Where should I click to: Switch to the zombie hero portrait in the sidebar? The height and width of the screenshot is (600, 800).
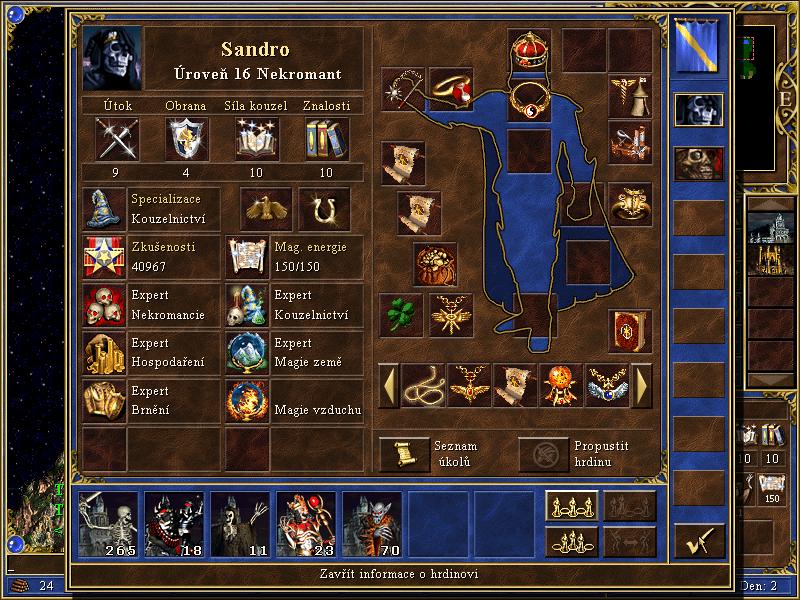(x=698, y=163)
